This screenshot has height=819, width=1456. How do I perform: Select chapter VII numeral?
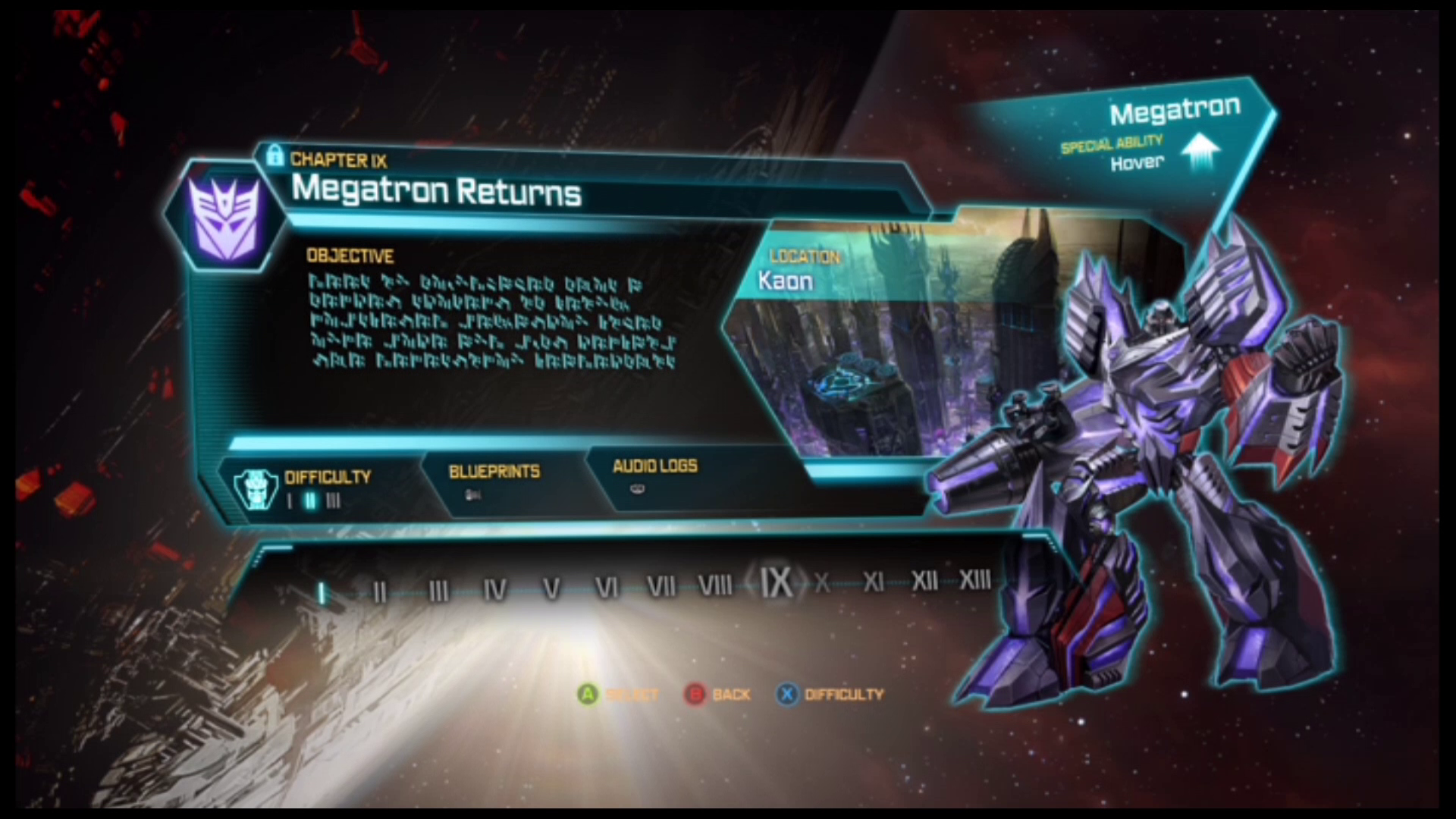coord(661,585)
